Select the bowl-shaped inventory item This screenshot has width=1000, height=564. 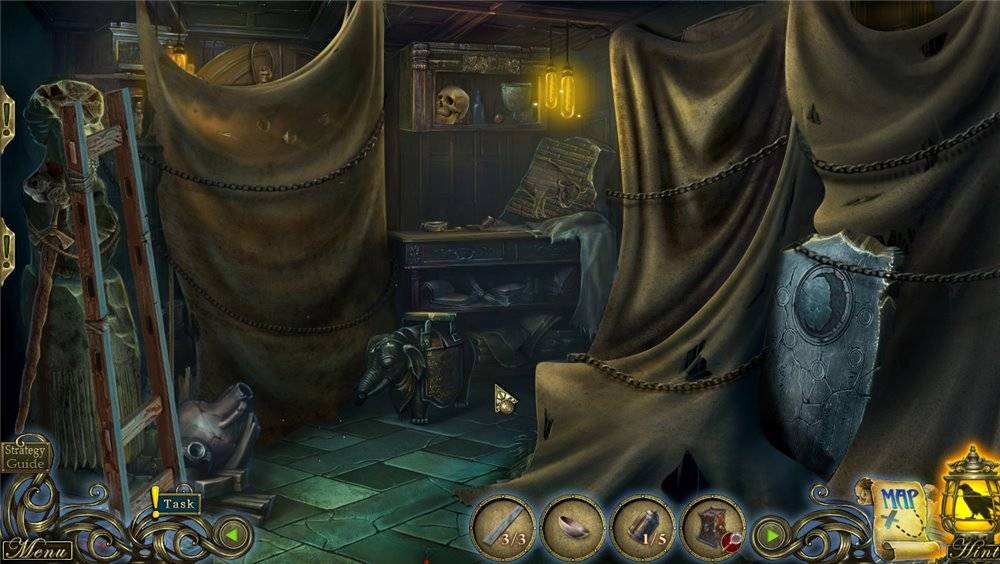[x=573, y=526]
